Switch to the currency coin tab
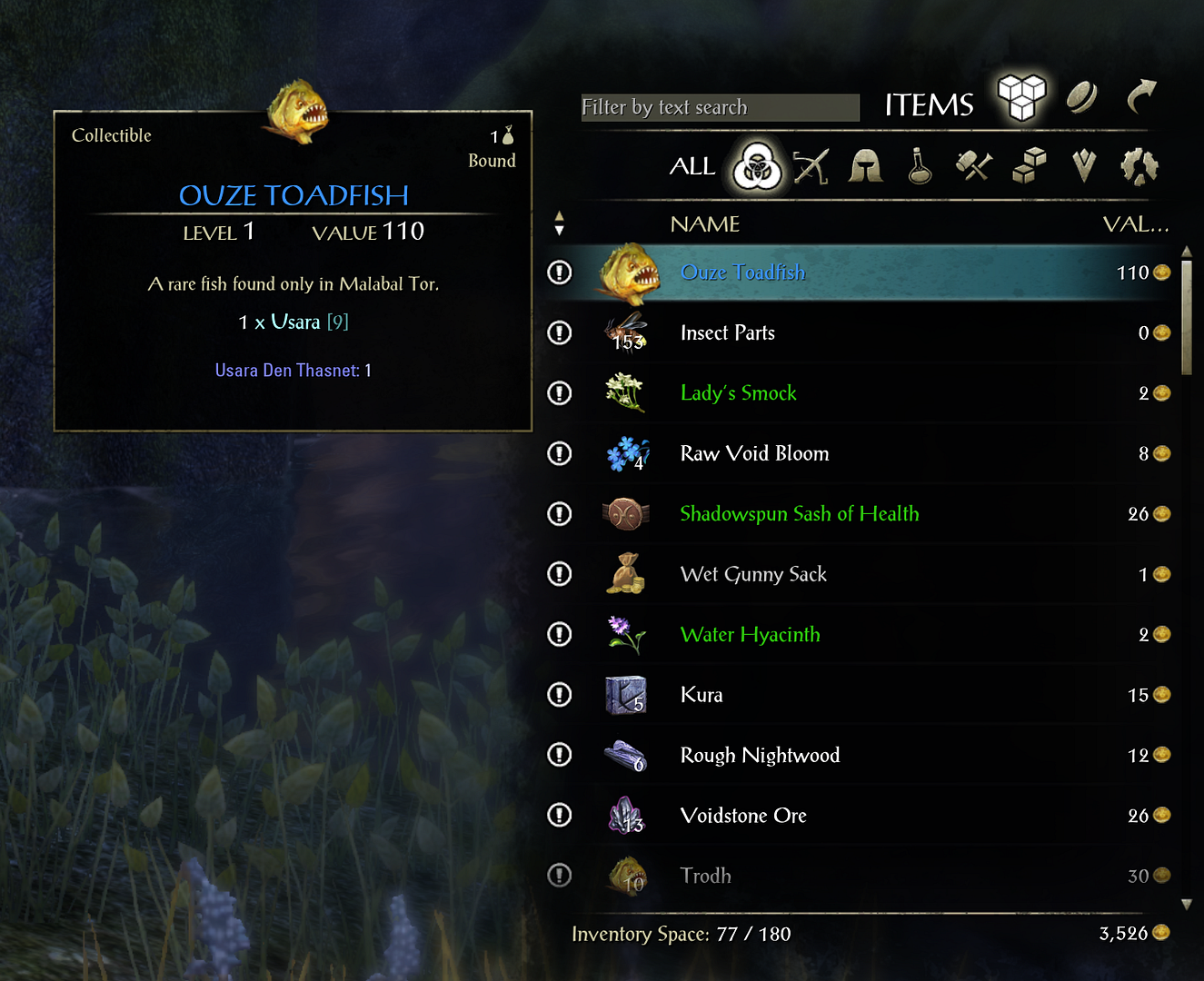1204x981 pixels. point(1081,96)
